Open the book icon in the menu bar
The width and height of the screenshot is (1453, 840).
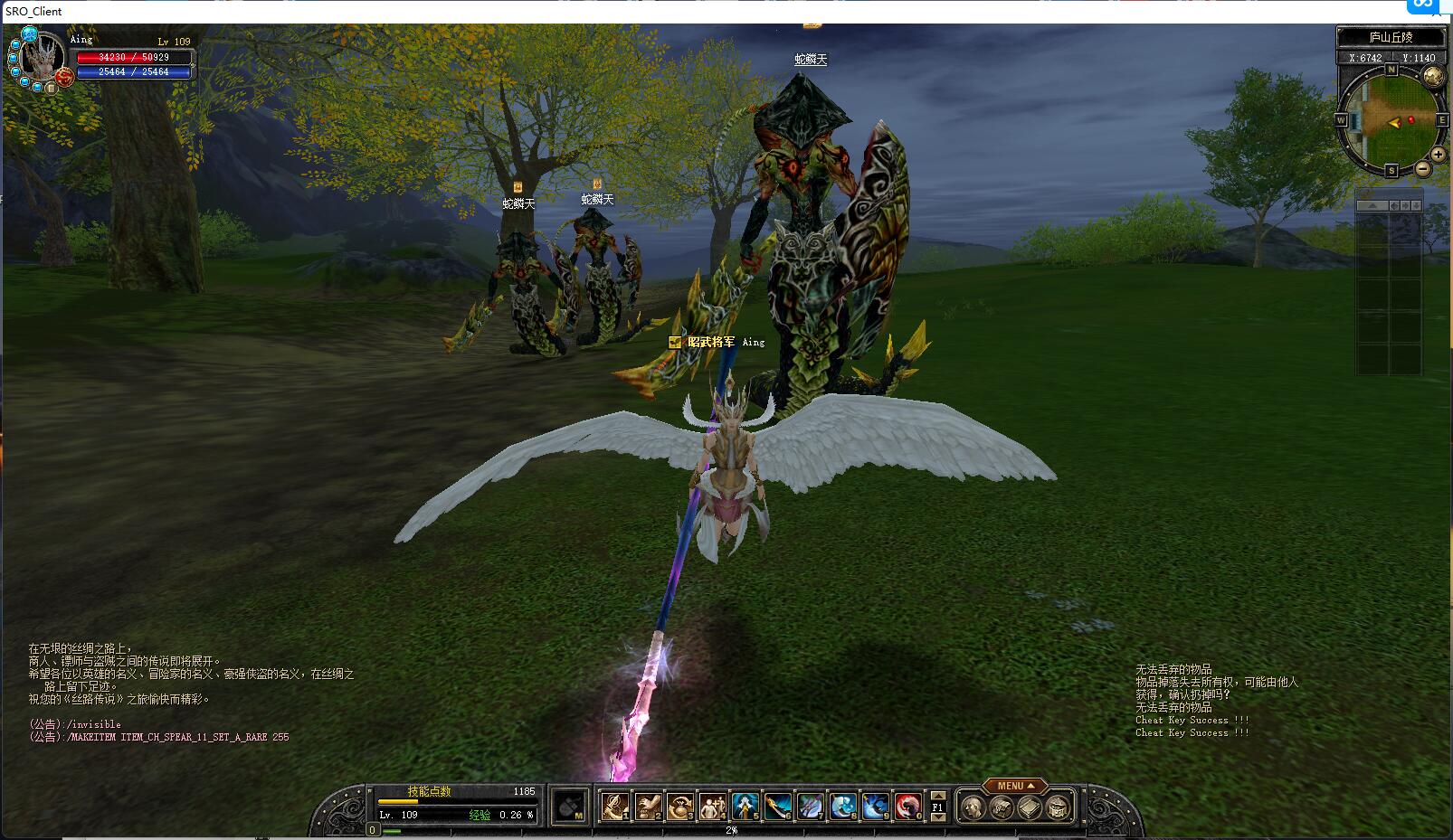click(x=1030, y=807)
